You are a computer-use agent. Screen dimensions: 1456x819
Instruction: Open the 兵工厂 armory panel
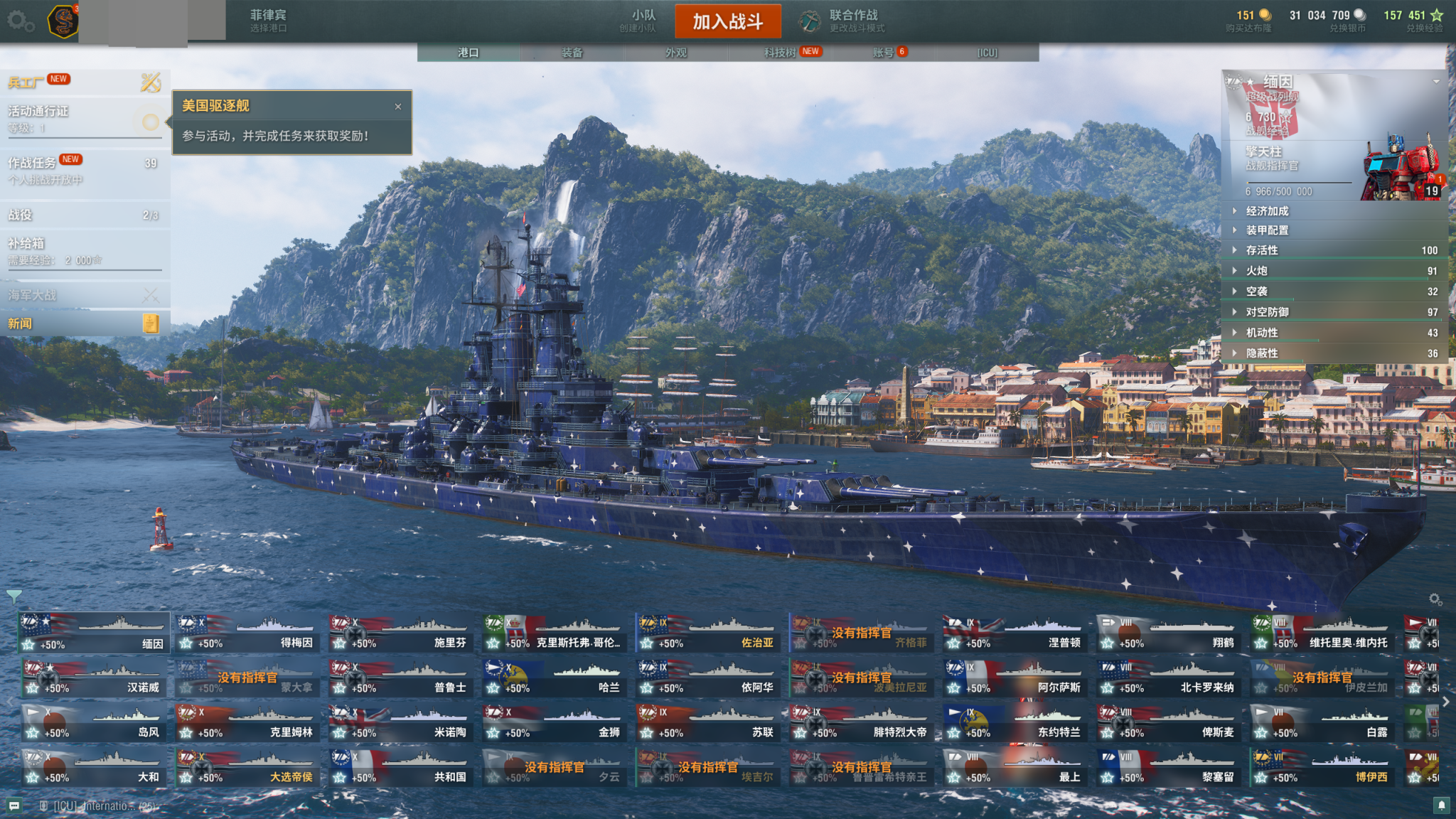tap(26, 82)
